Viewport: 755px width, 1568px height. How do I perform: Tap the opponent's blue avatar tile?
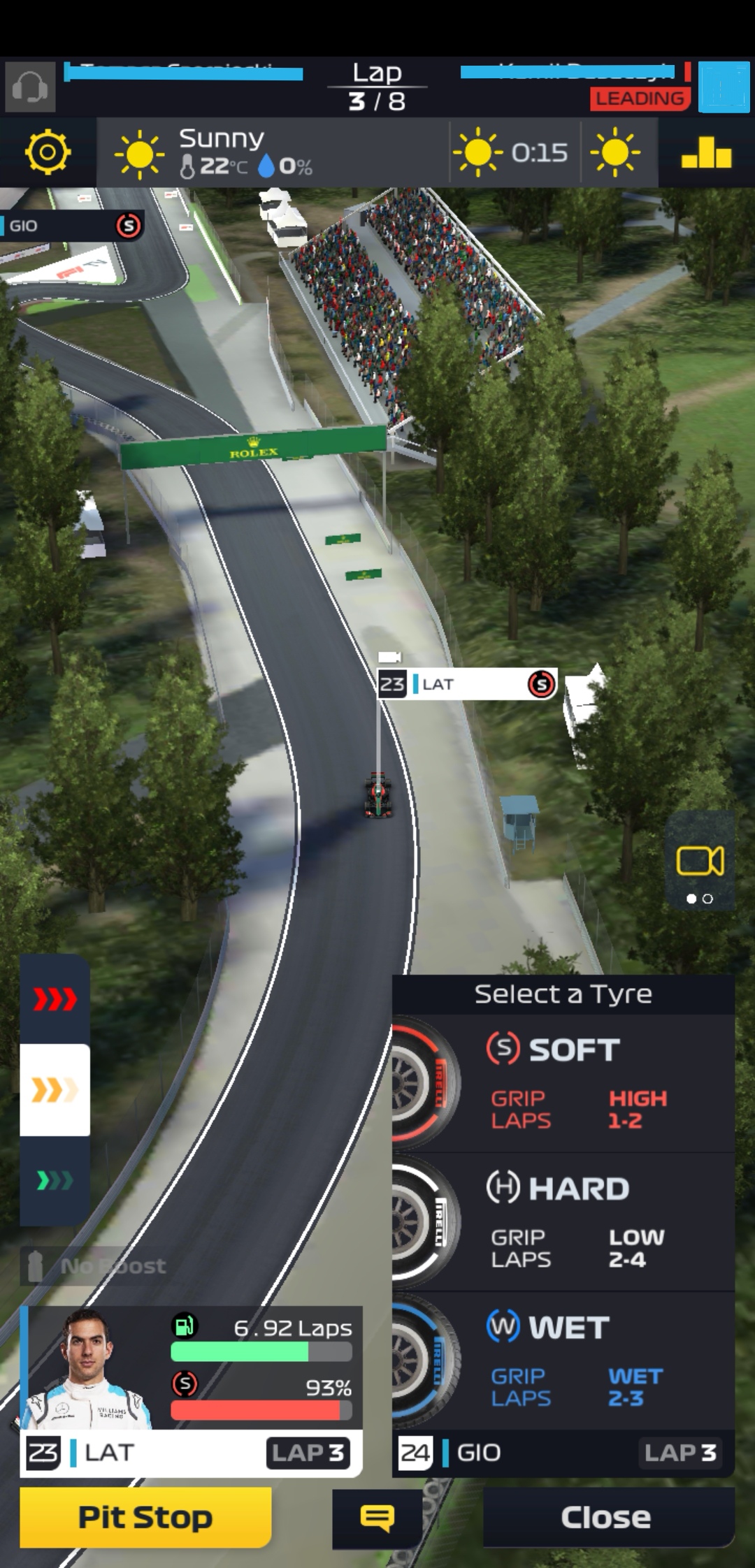click(x=724, y=87)
